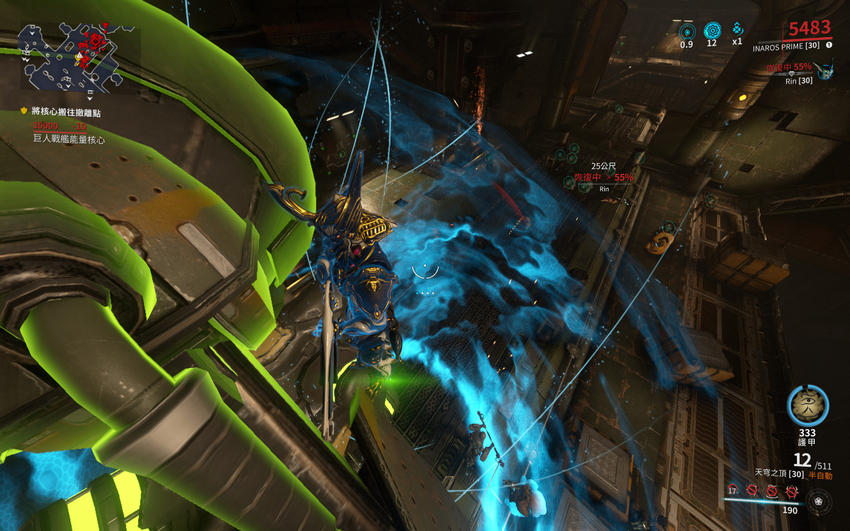Select squad member Rin's portrait
This screenshot has height=531, width=850.
pyautogui.click(x=825, y=70)
